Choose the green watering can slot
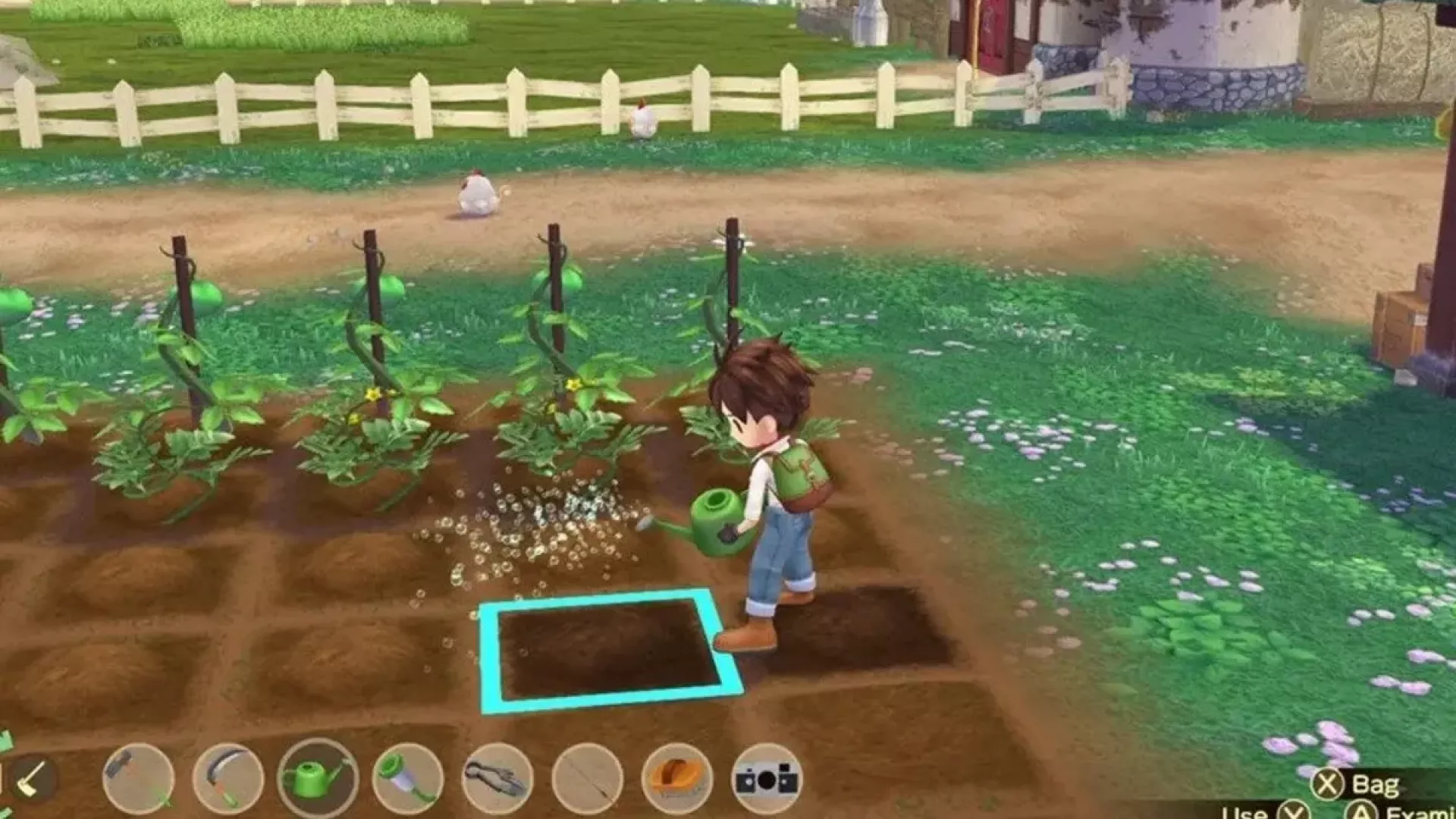This screenshot has height=819, width=1456. tap(317, 778)
